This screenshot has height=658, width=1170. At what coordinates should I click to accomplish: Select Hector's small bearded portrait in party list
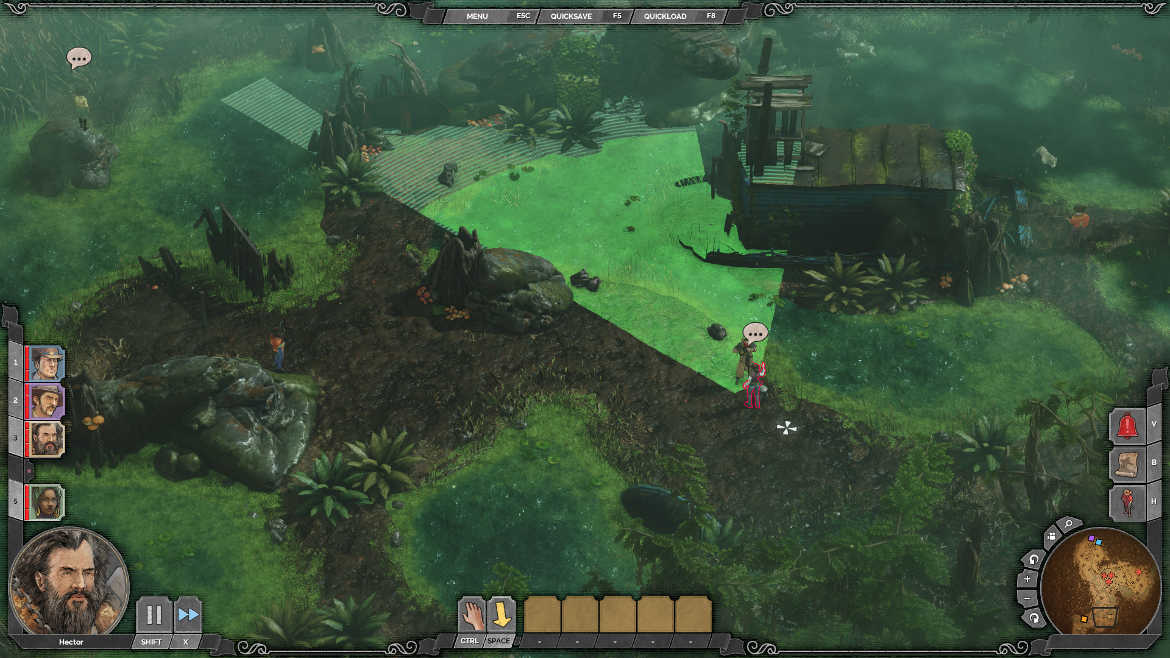46,438
